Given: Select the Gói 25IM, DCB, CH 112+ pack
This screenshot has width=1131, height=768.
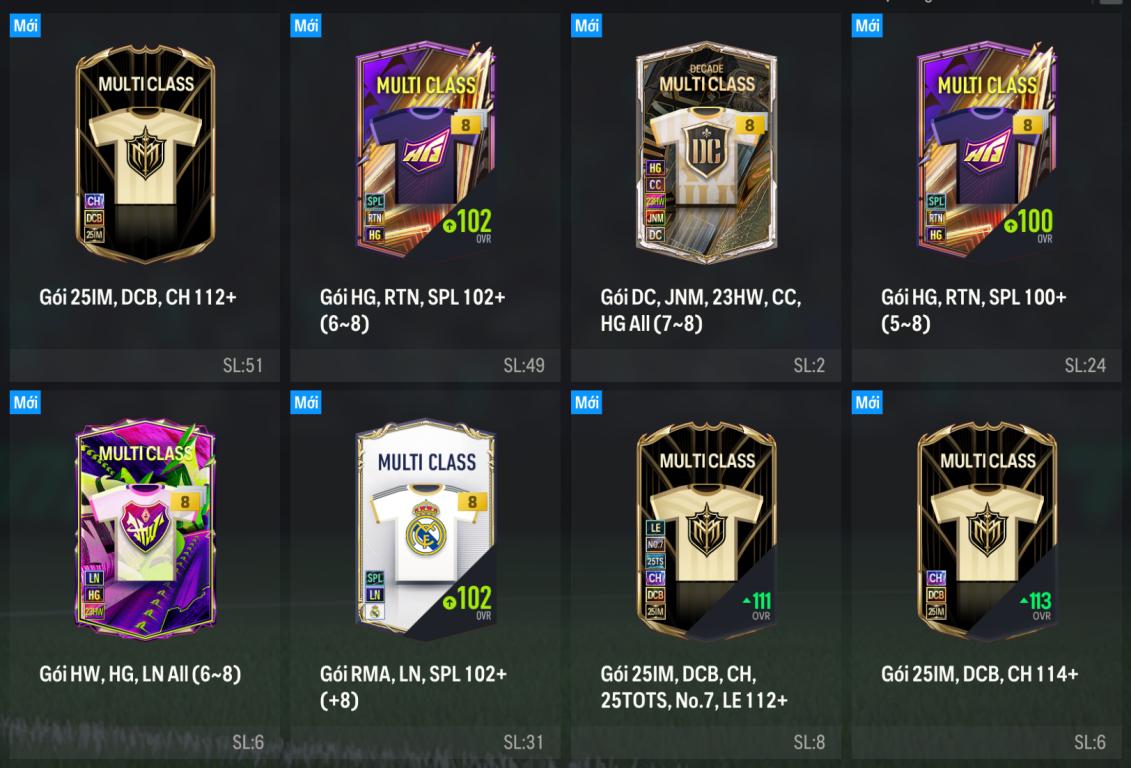Looking at the screenshot, I should (x=145, y=150).
